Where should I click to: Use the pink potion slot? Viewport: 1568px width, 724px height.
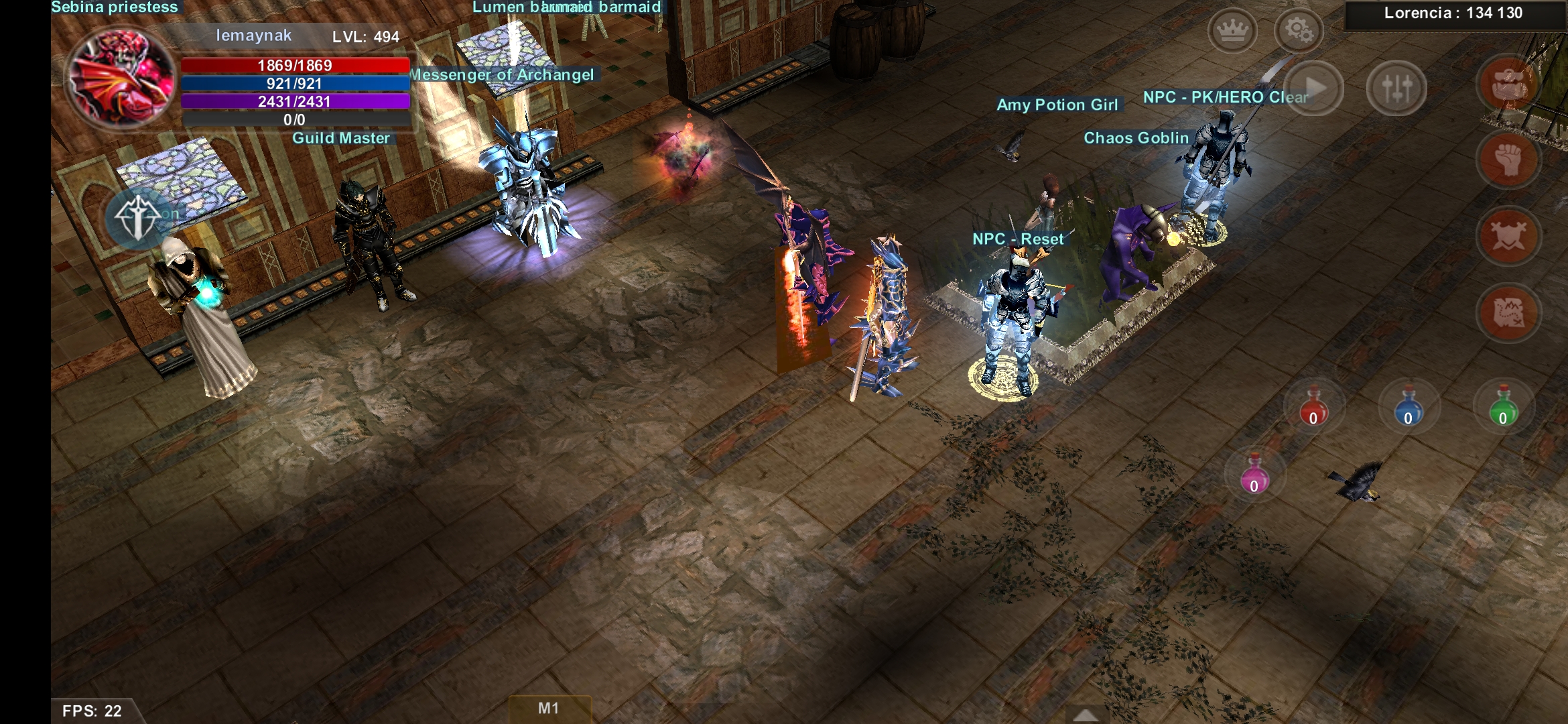(x=1254, y=474)
